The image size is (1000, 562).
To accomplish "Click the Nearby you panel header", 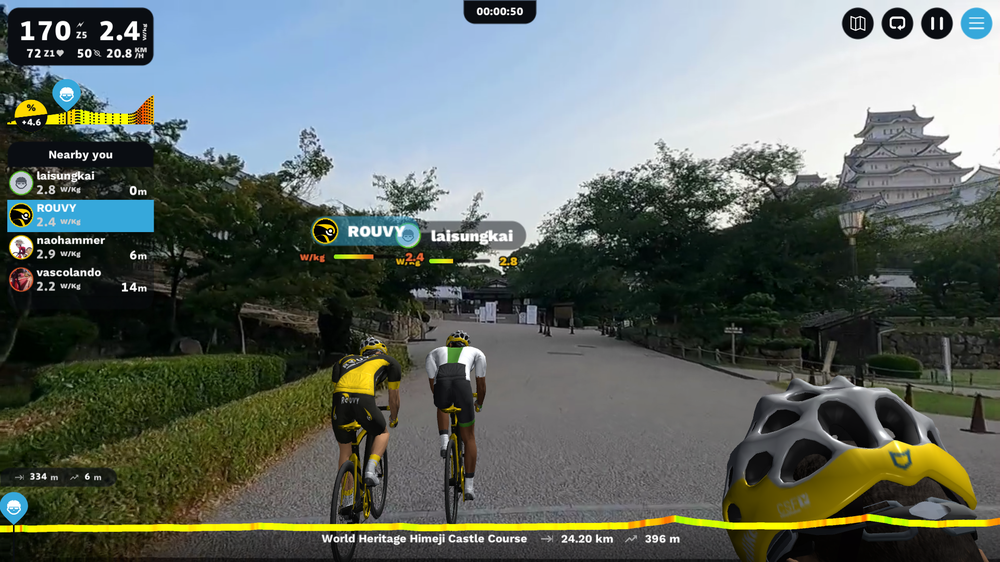I will pyautogui.click(x=80, y=155).
